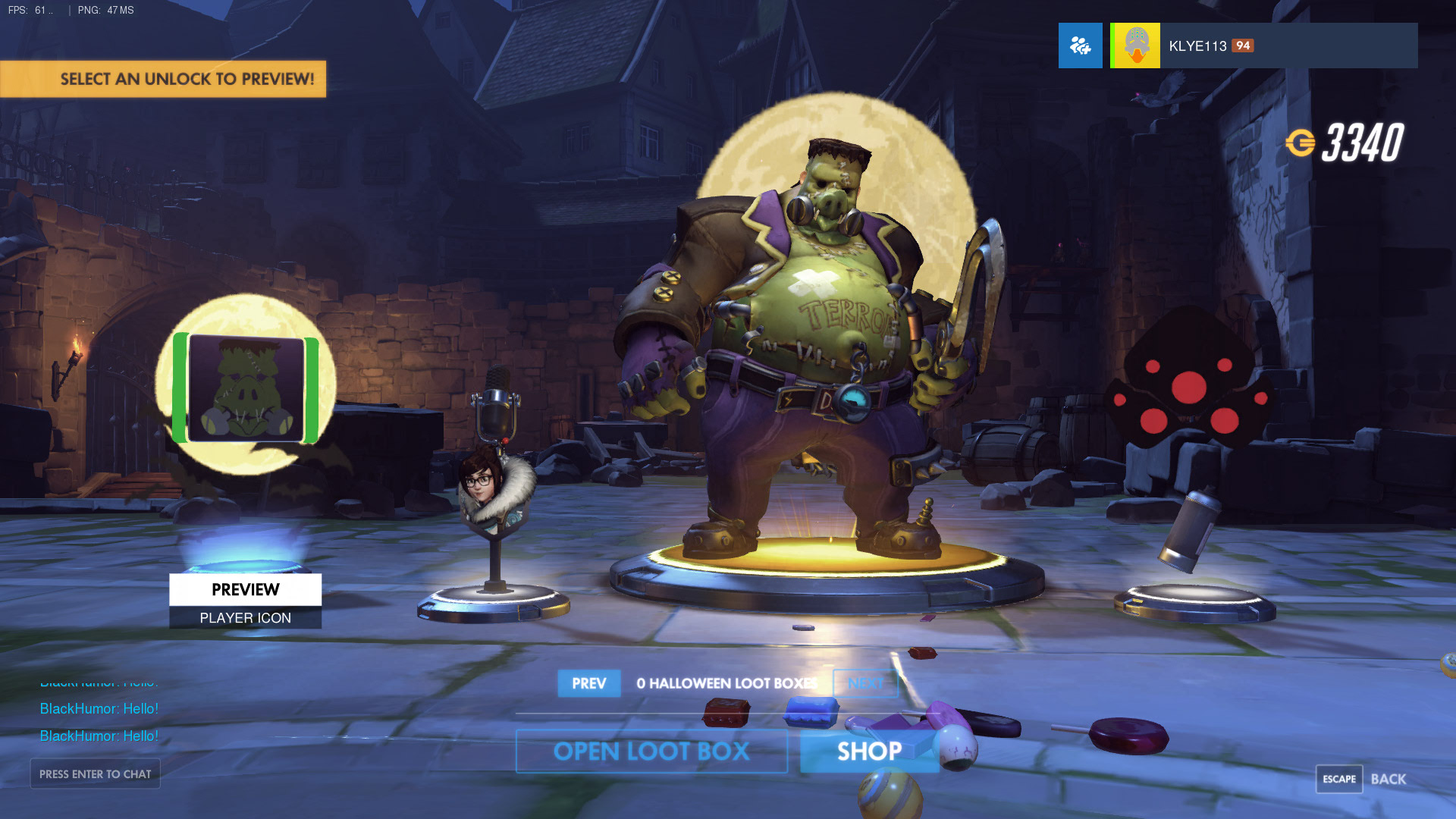This screenshot has width=1456, height=819.
Task: Click the Preview Player Icon label
Action: pyautogui.click(x=245, y=601)
